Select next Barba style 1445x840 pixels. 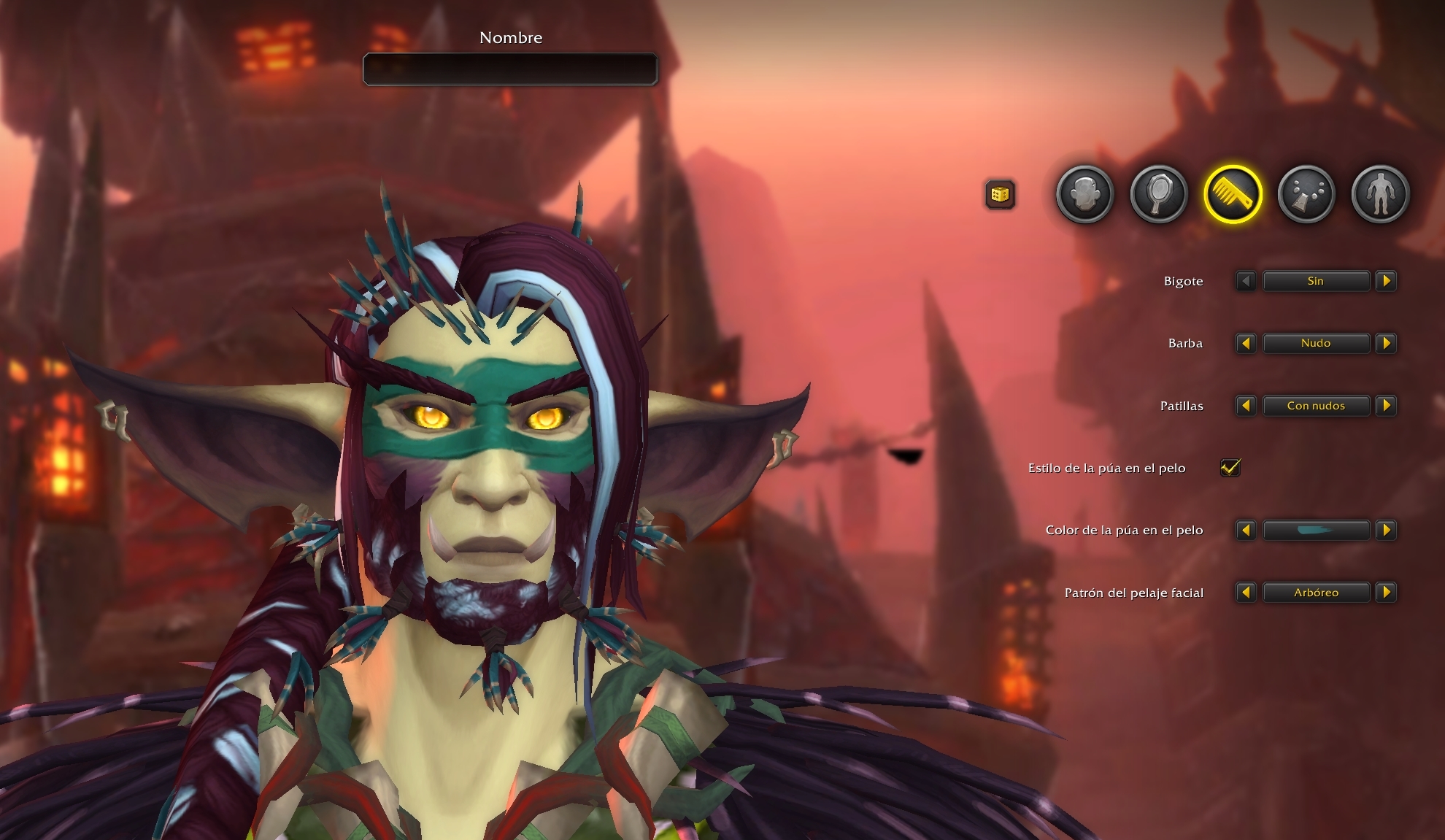(x=1386, y=343)
